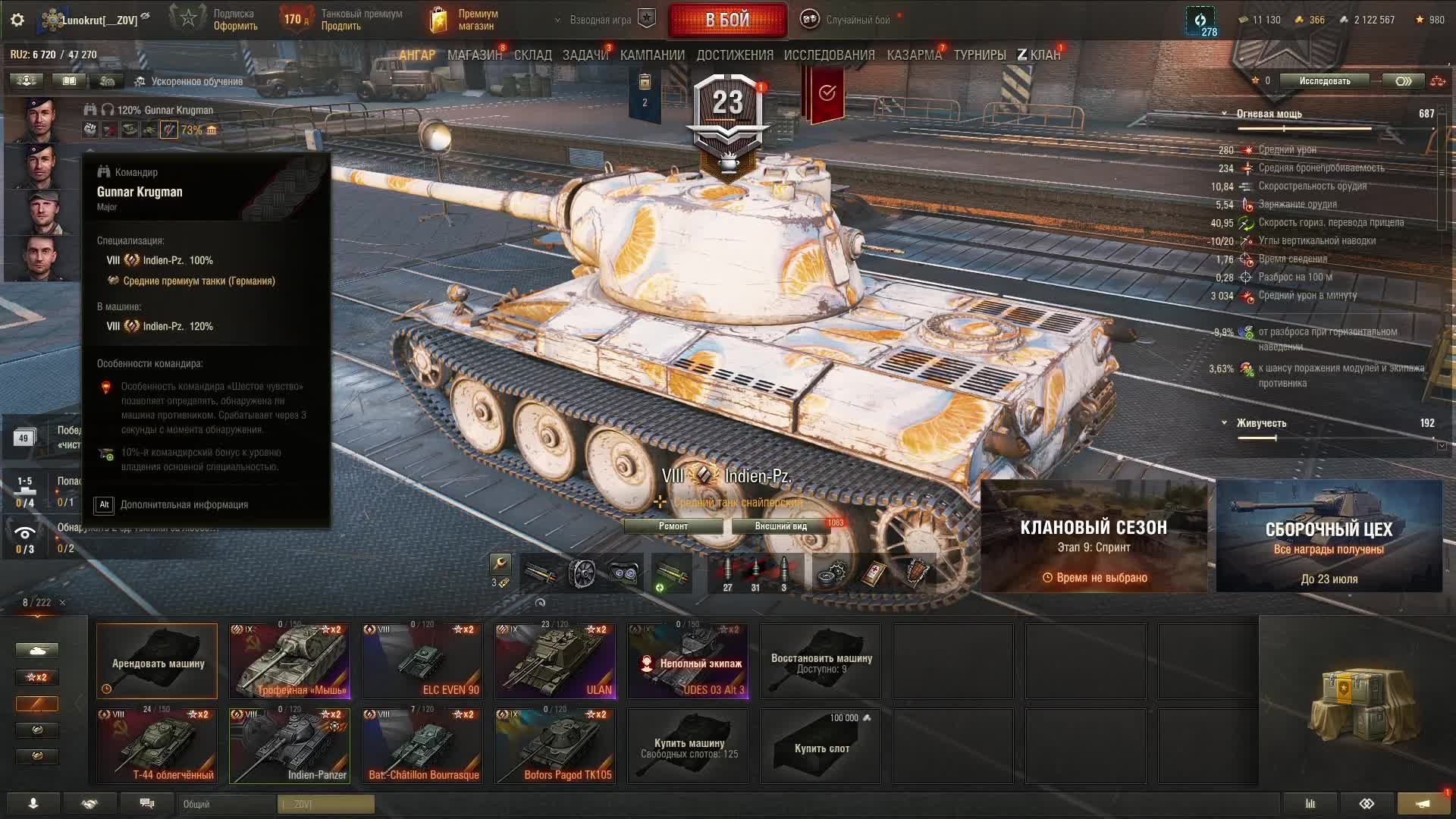
Task: Open the Случайный бой battle type selector
Action: click(x=849, y=20)
